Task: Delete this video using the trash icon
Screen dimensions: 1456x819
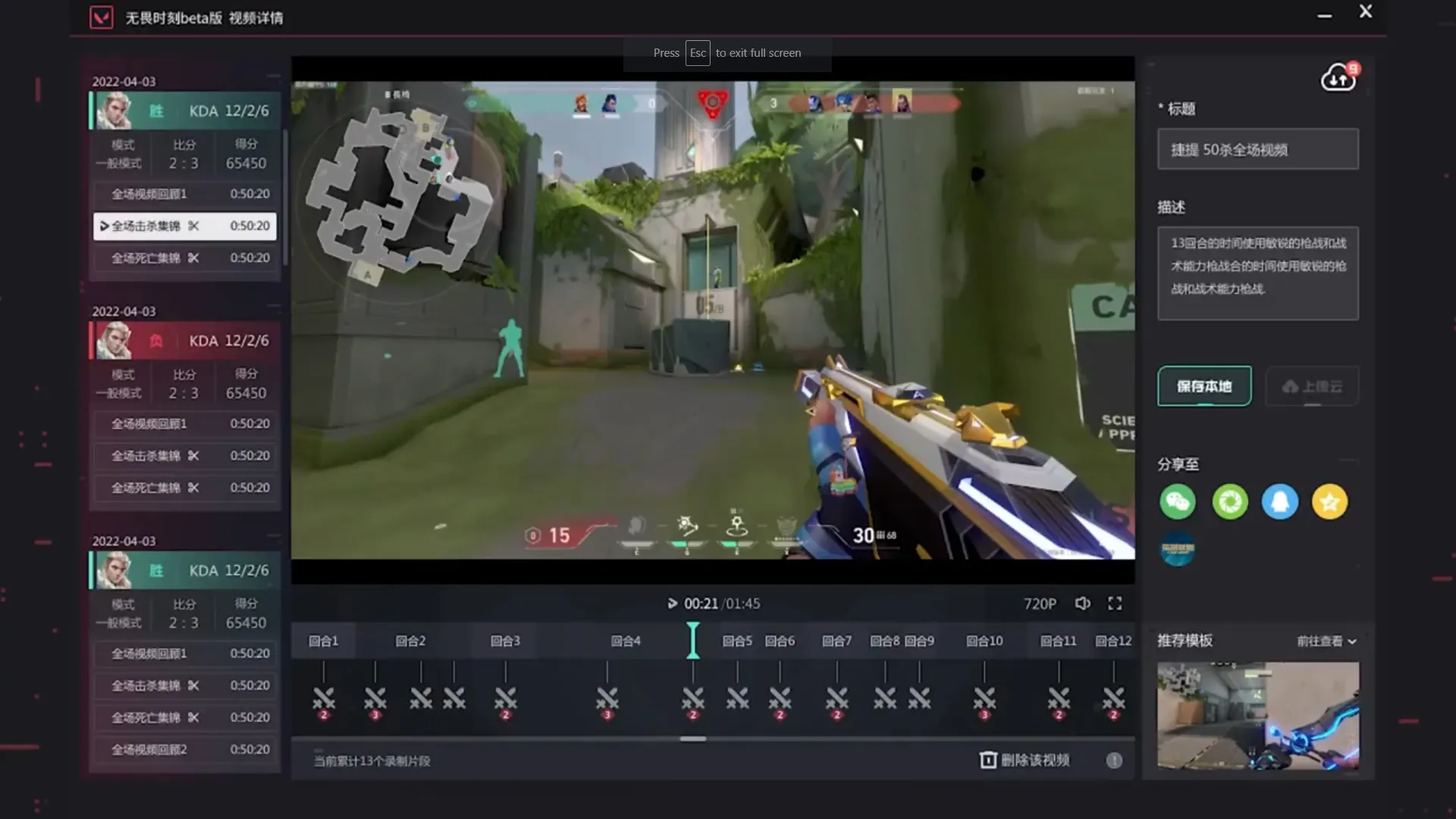Action: click(990, 760)
